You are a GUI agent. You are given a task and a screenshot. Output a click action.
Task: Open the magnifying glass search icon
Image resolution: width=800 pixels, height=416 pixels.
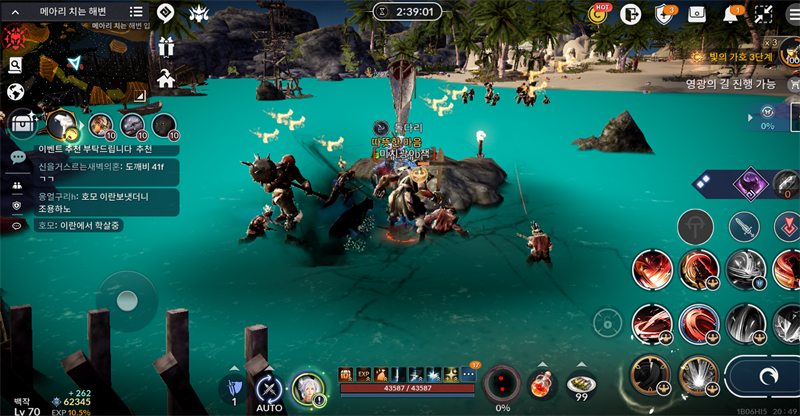(15, 65)
